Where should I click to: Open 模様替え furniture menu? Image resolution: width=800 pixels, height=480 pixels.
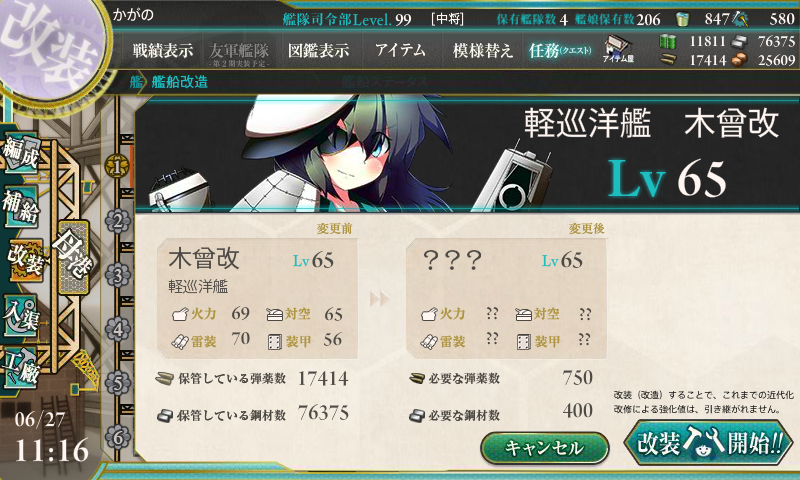click(482, 50)
